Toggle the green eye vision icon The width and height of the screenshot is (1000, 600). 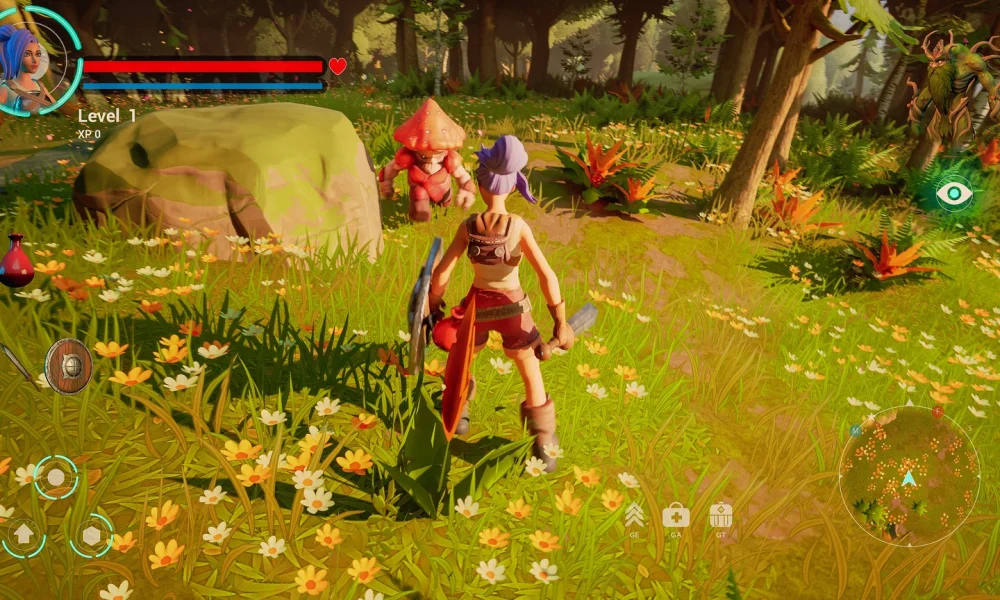coord(954,193)
